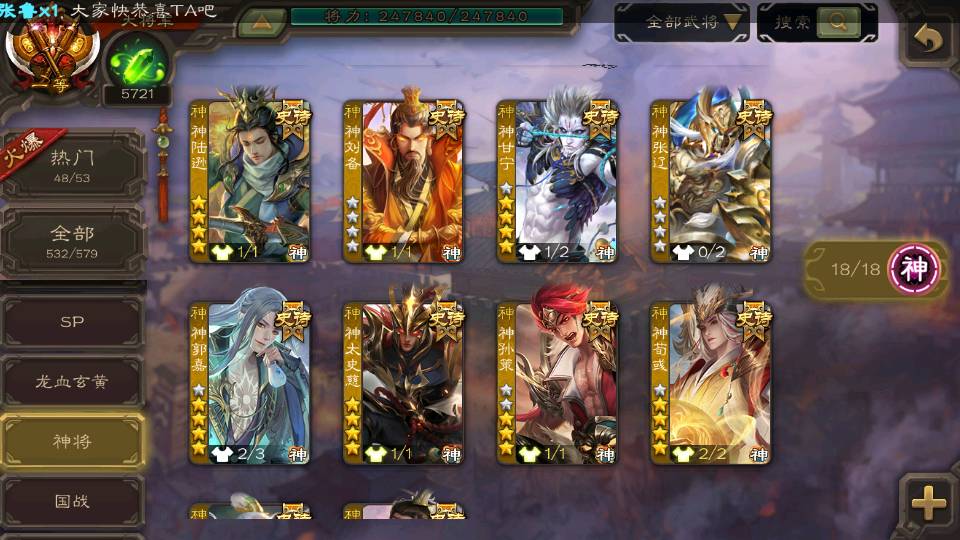Choose the 龙血玄黄 category tab

click(72, 381)
